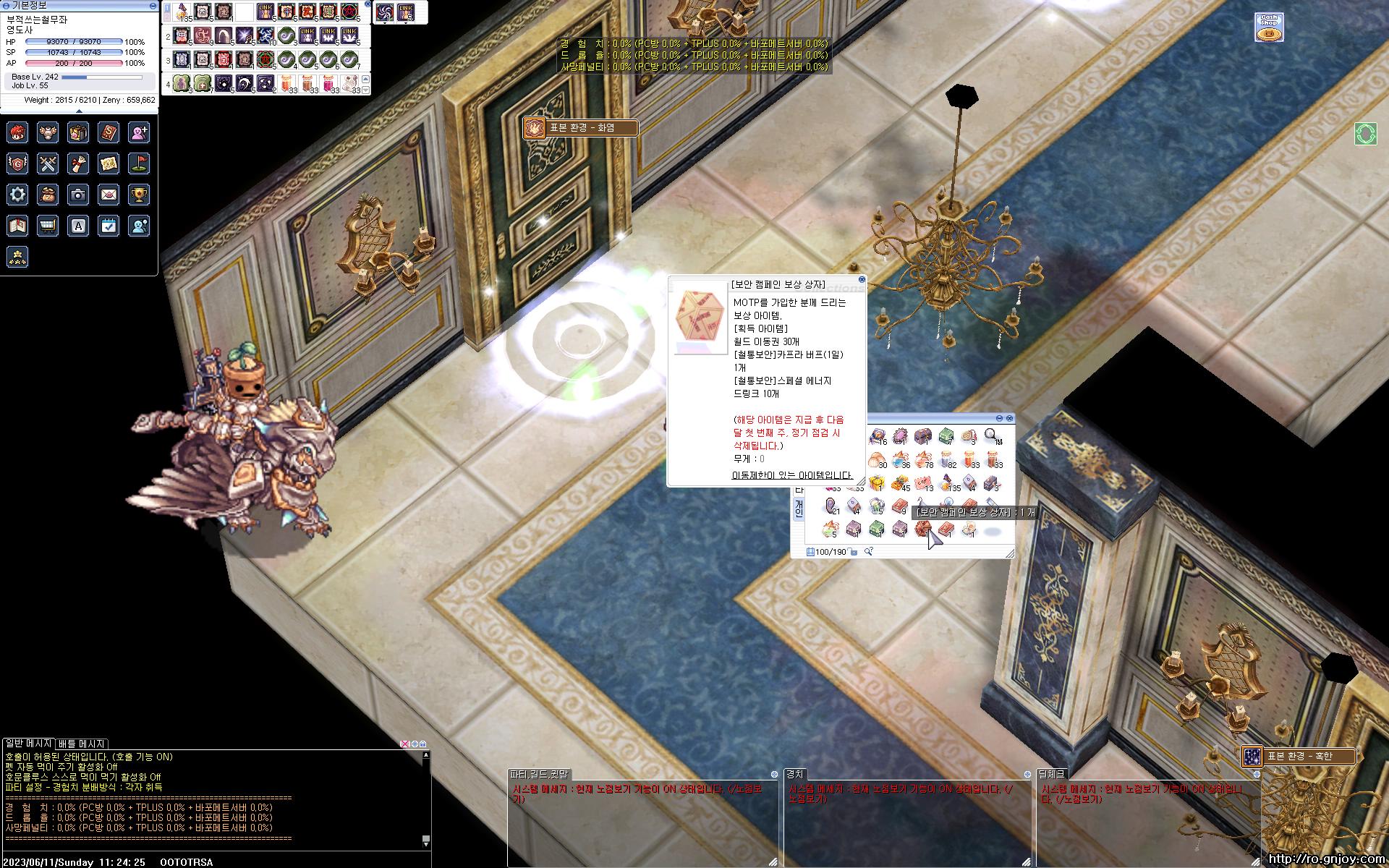1389x868 pixels.
Task: Open the calendar attendance check icon
Action: point(109,226)
